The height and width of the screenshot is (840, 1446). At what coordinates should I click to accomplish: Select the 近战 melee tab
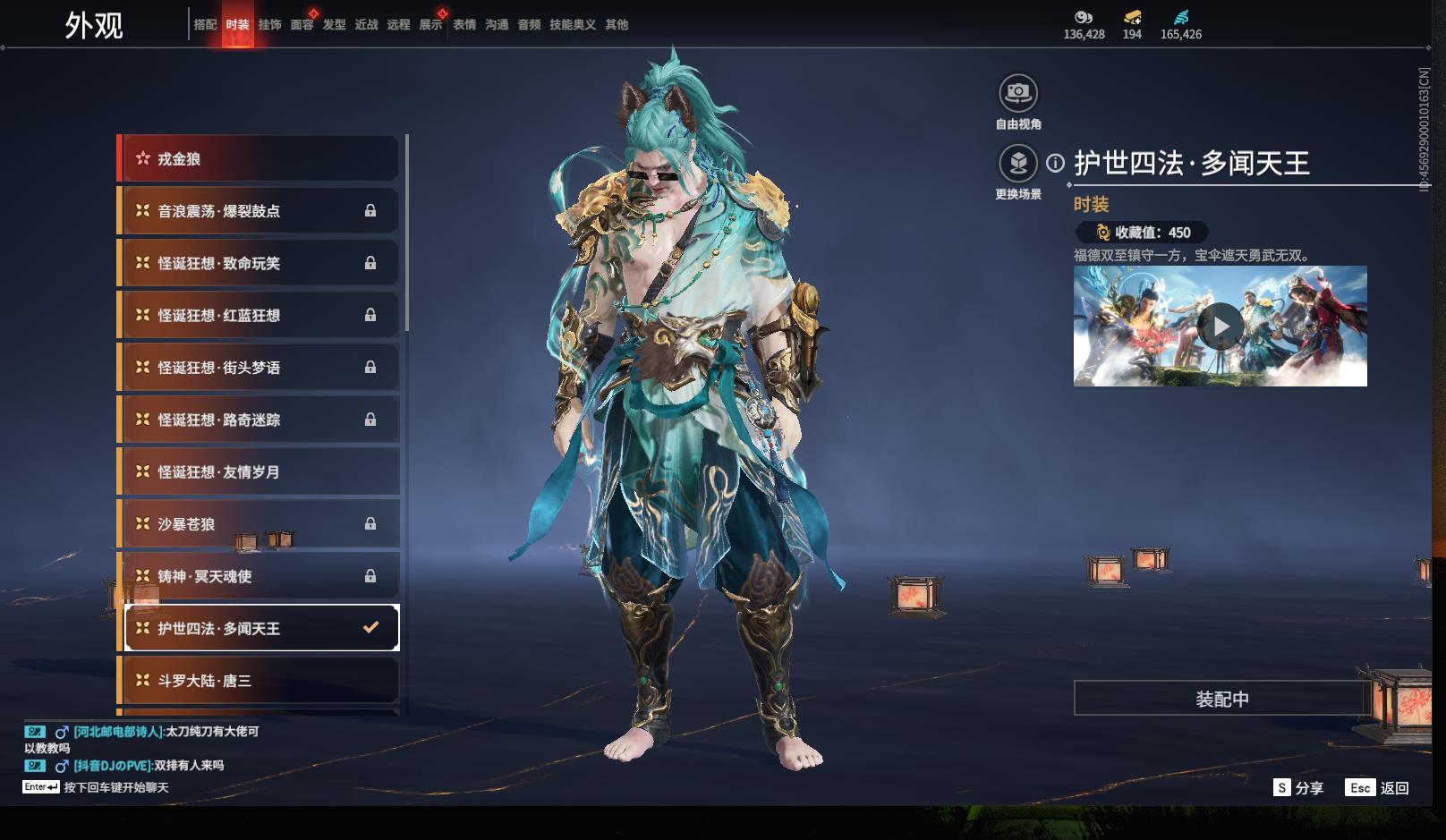point(366,25)
